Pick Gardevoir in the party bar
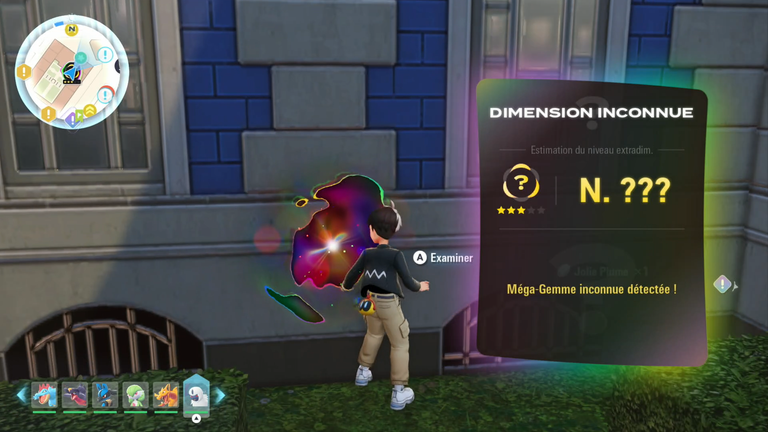 135,395
